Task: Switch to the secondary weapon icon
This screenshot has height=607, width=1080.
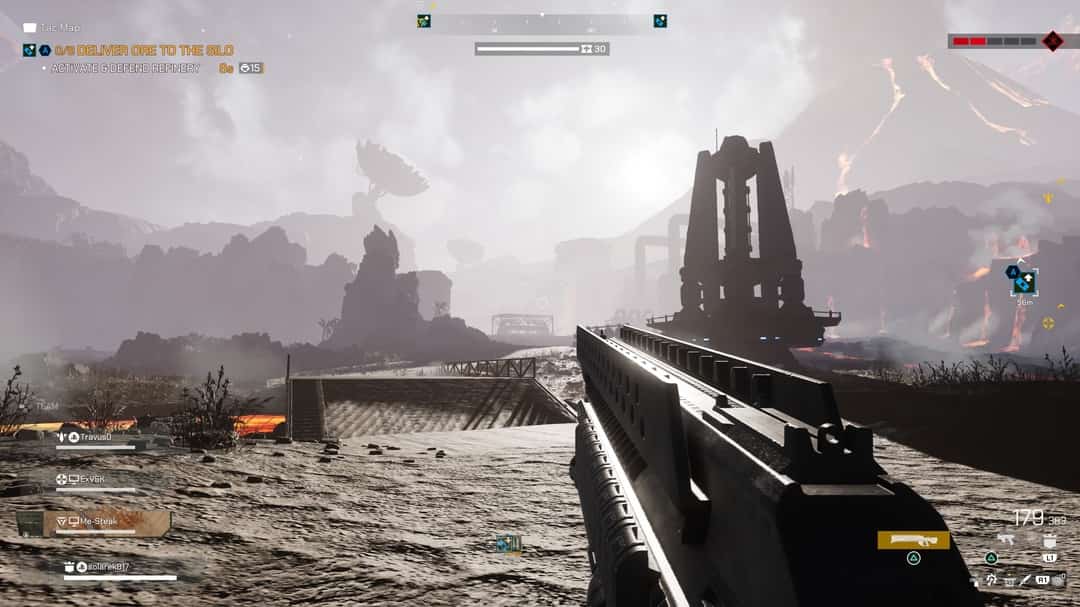Action: (x=1006, y=540)
